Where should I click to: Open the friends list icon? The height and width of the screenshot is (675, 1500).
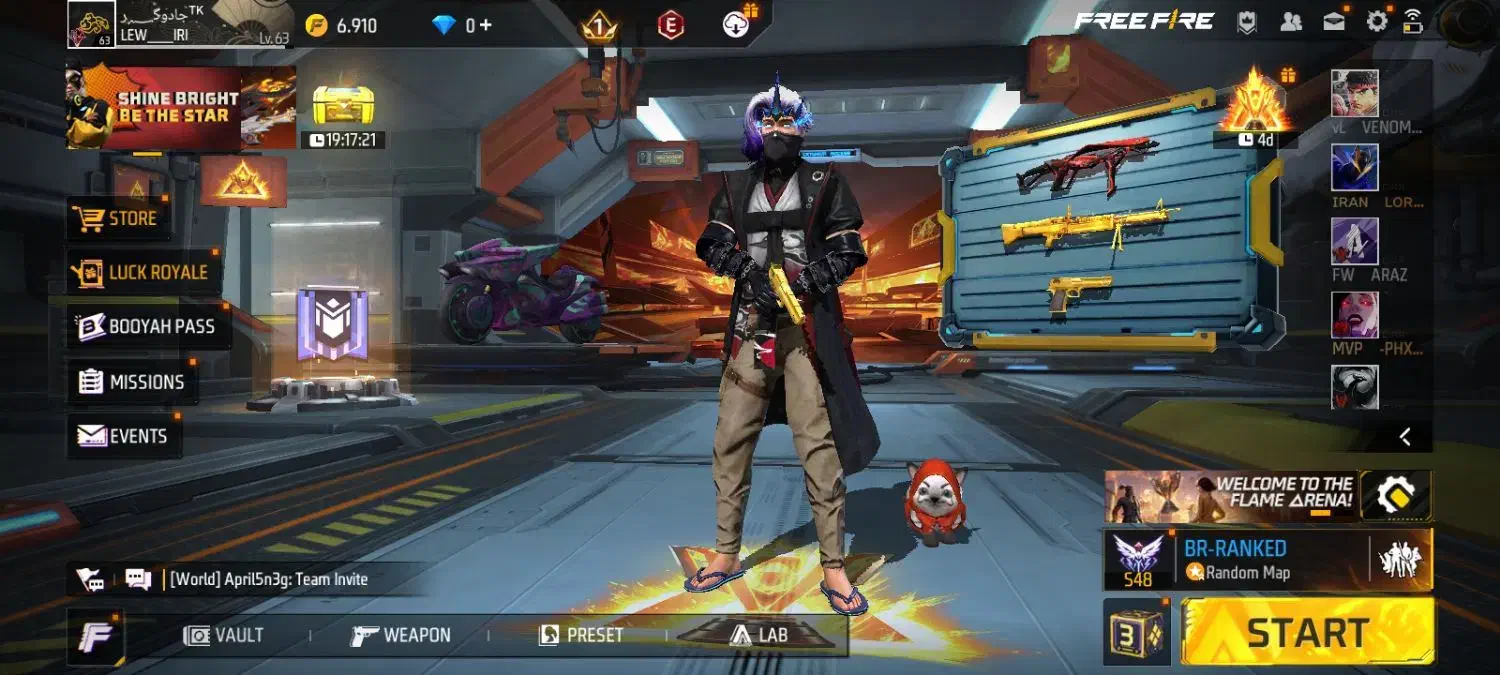coord(1291,22)
